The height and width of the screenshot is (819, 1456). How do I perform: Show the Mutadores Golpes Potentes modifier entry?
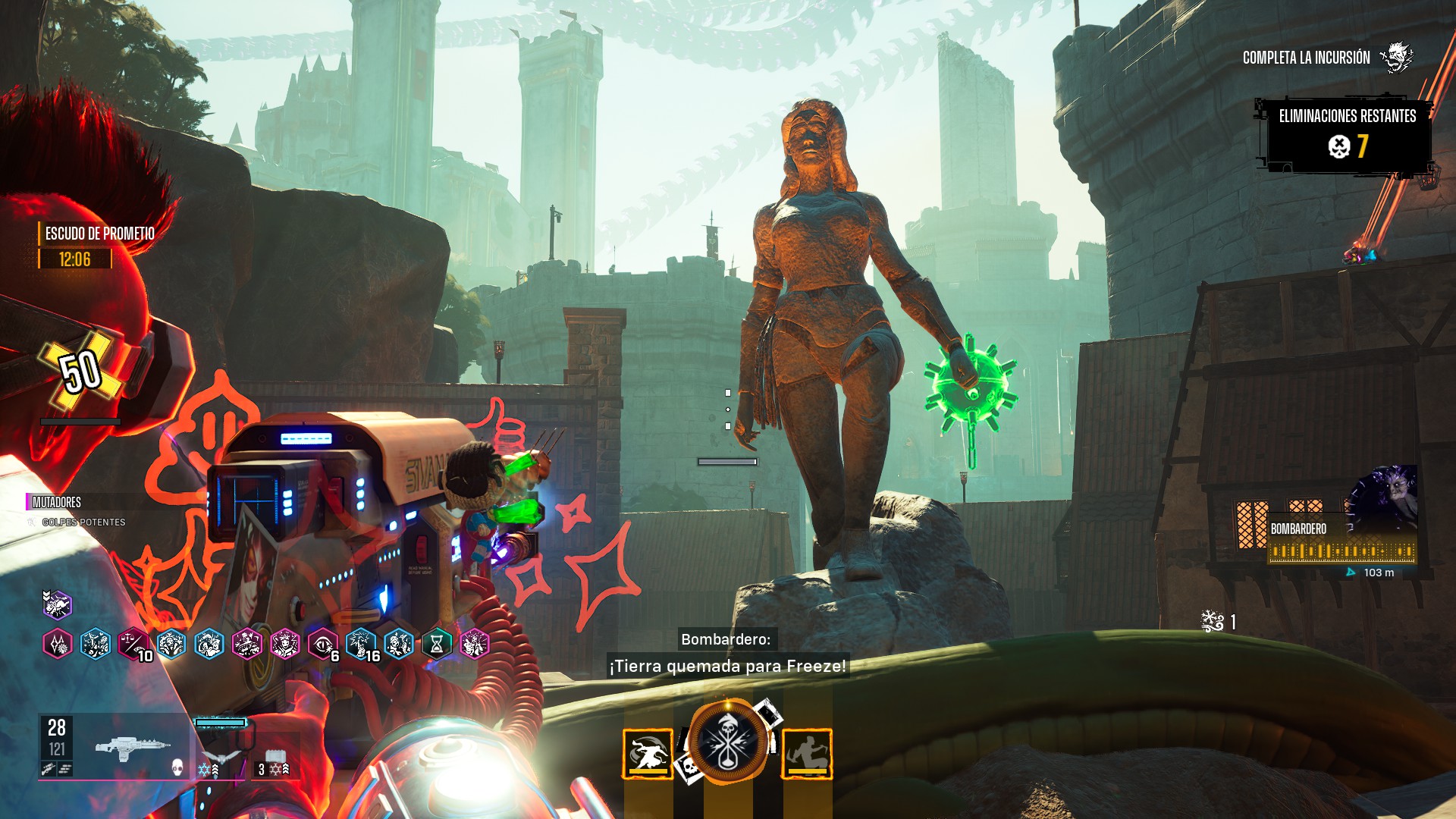pyautogui.click(x=83, y=522)
